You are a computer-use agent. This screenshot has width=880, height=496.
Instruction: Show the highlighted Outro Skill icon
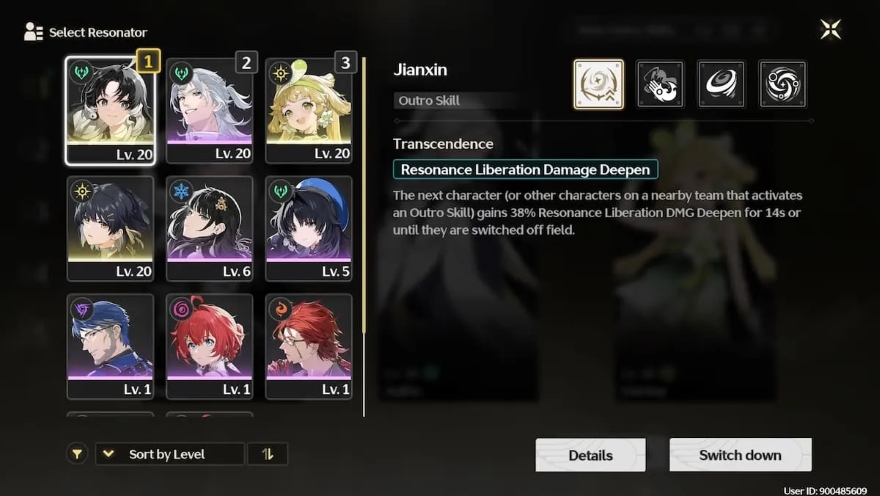coord(598,84)
